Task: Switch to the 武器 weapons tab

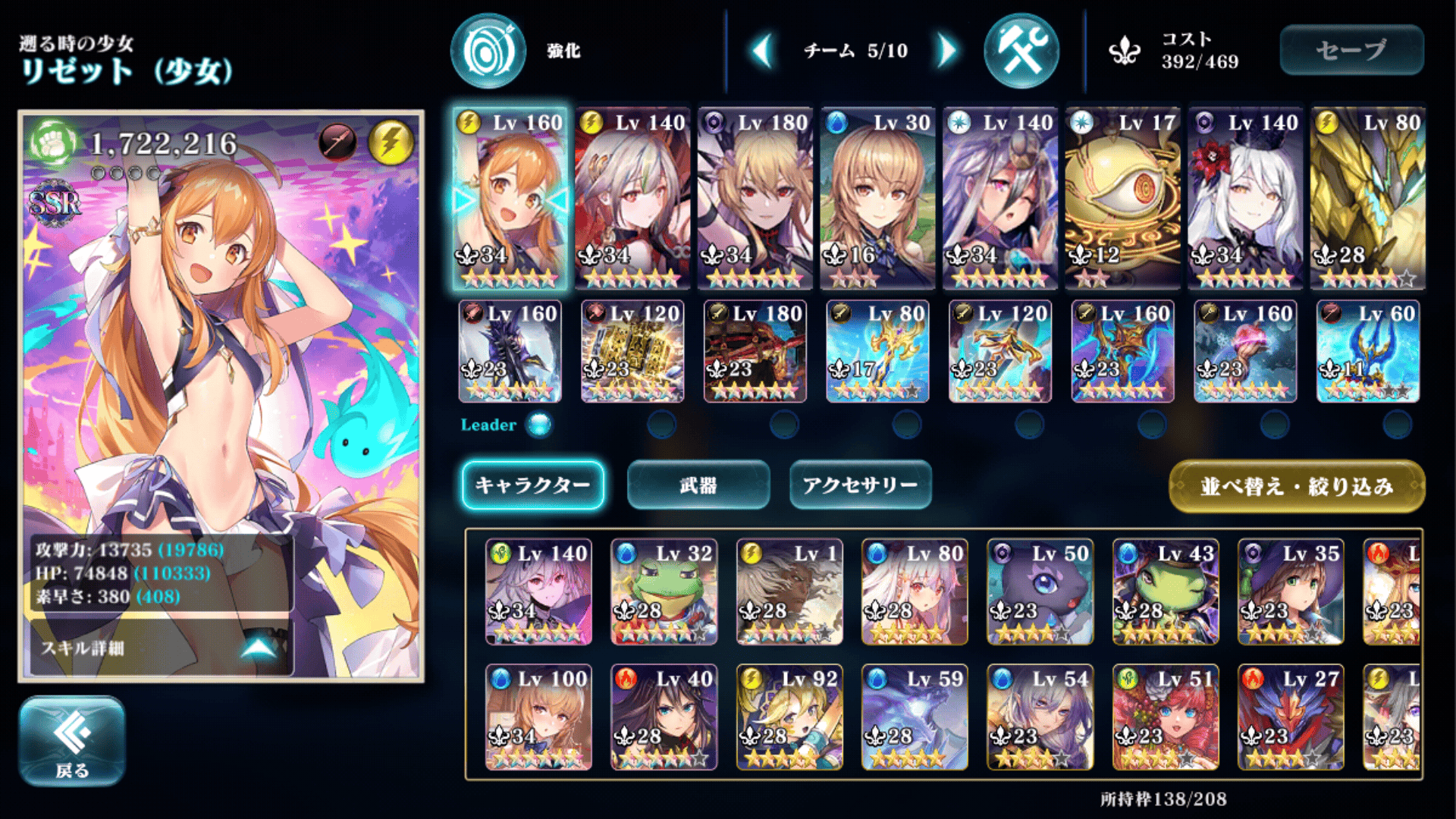Action: (698, 485)
